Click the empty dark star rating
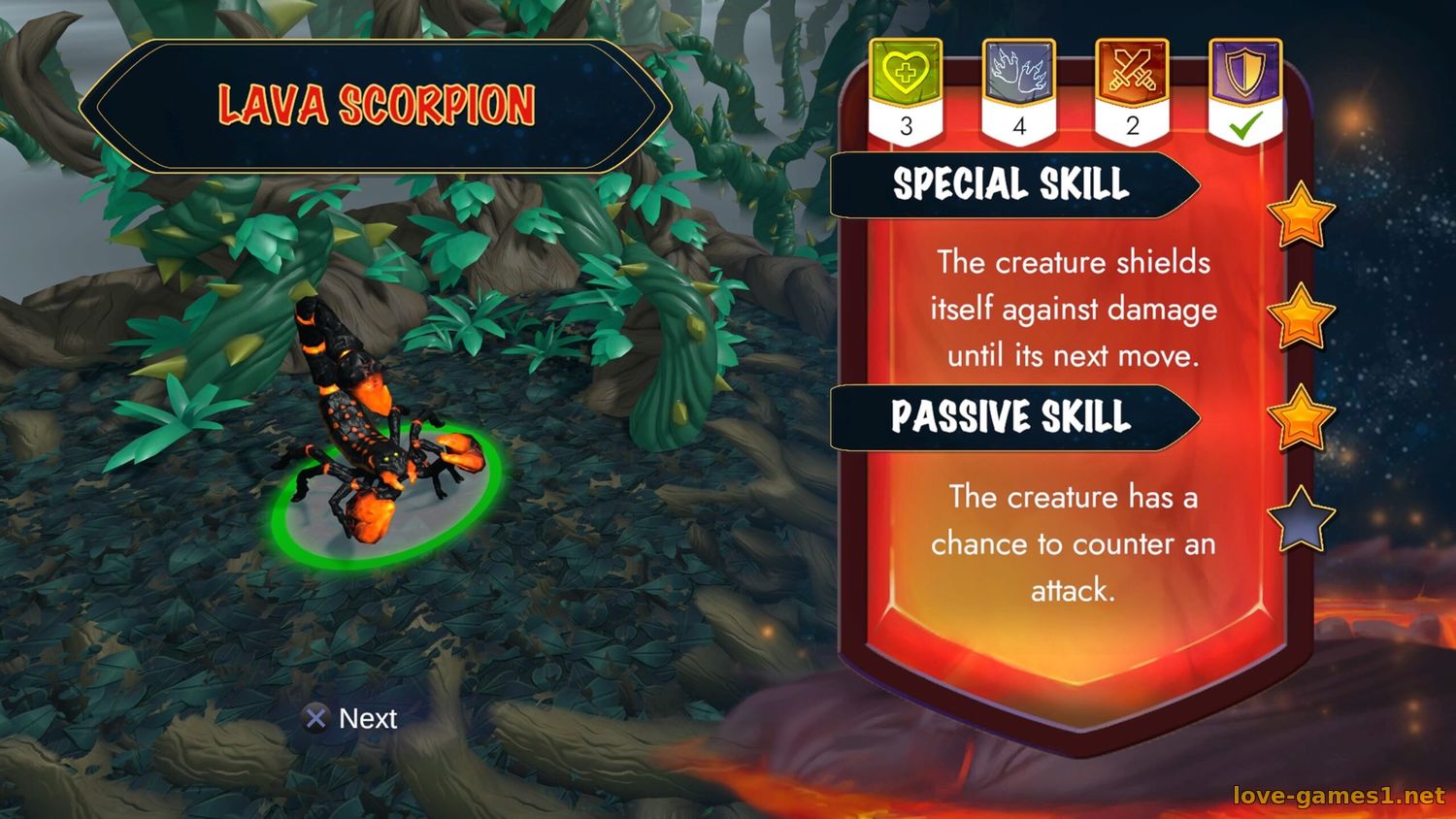Screen dimensions: 1456x819 (1301, 519)
